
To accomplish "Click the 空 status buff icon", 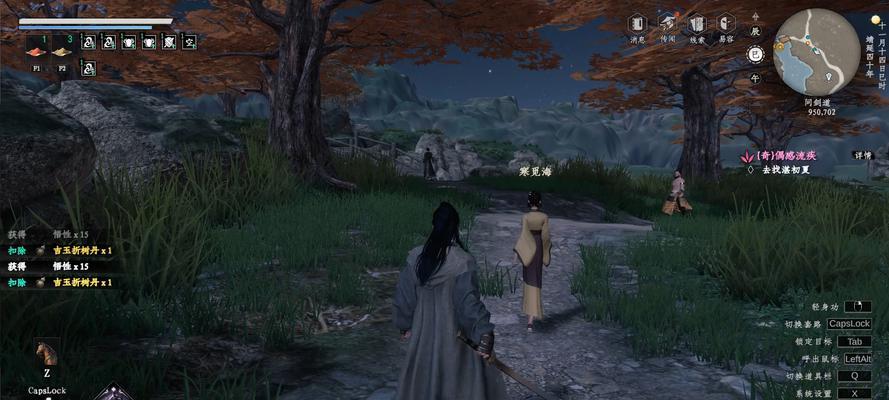I will pos(189,41).
